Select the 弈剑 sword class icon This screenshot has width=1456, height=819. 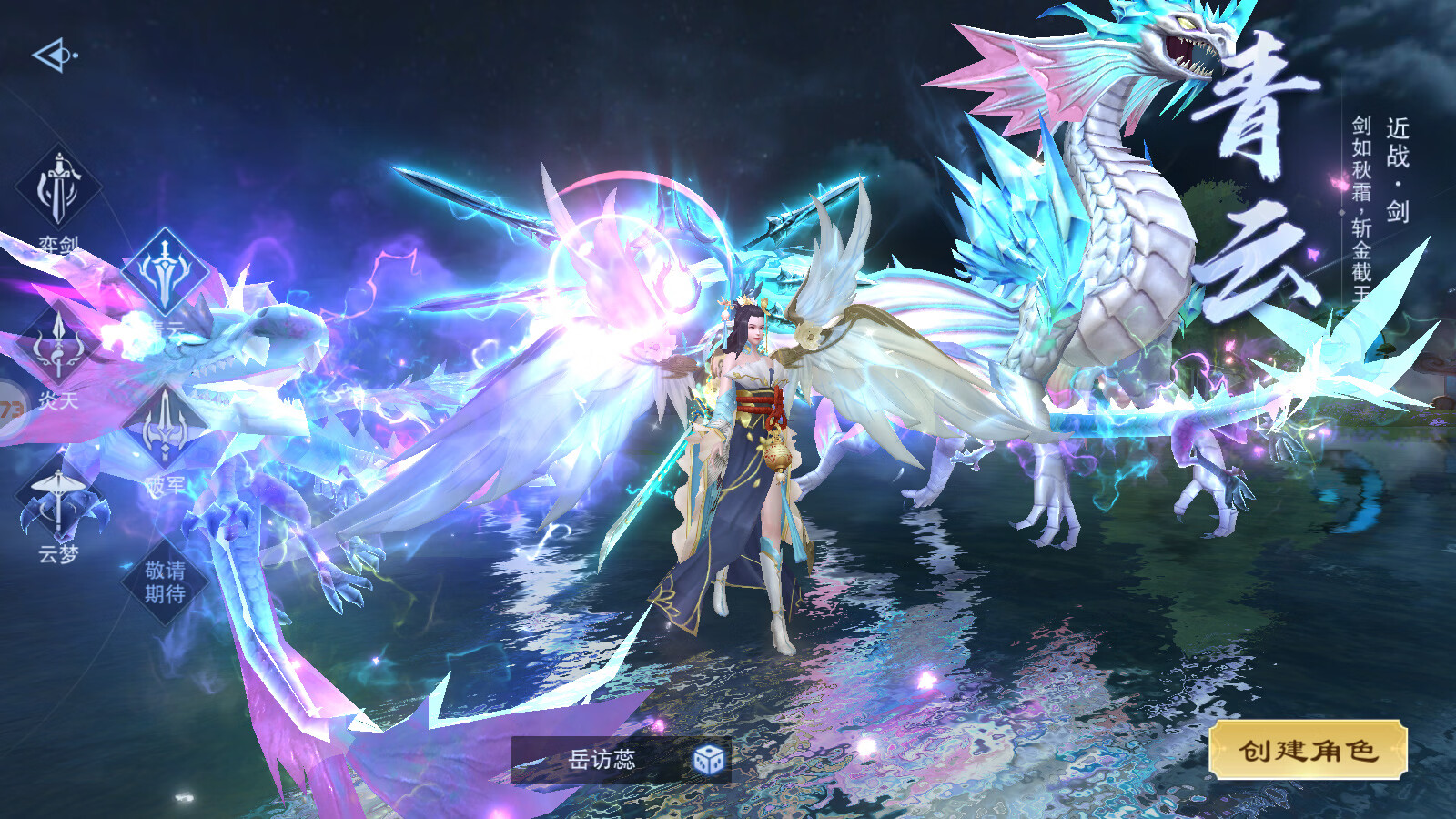[x=58, y=188]
